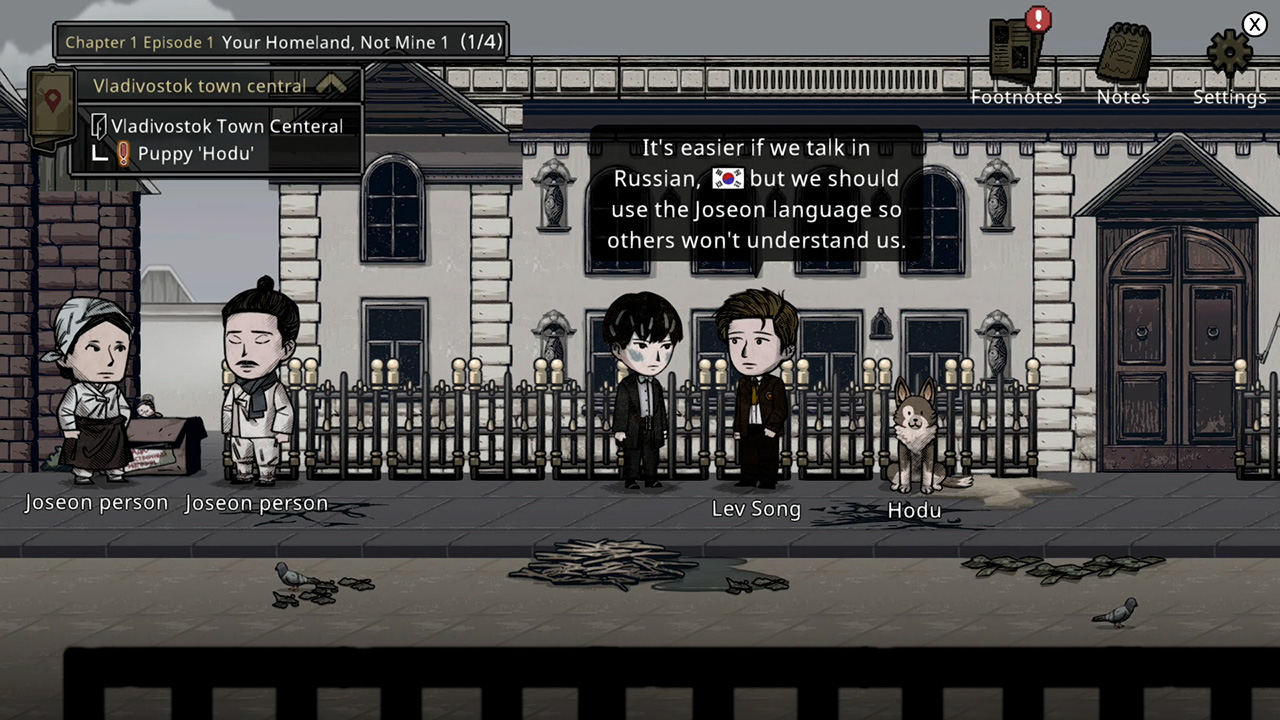The image size is (1280, 720).
Task: Advance the dialogue speech bubble
Action: tap(756, 194)
